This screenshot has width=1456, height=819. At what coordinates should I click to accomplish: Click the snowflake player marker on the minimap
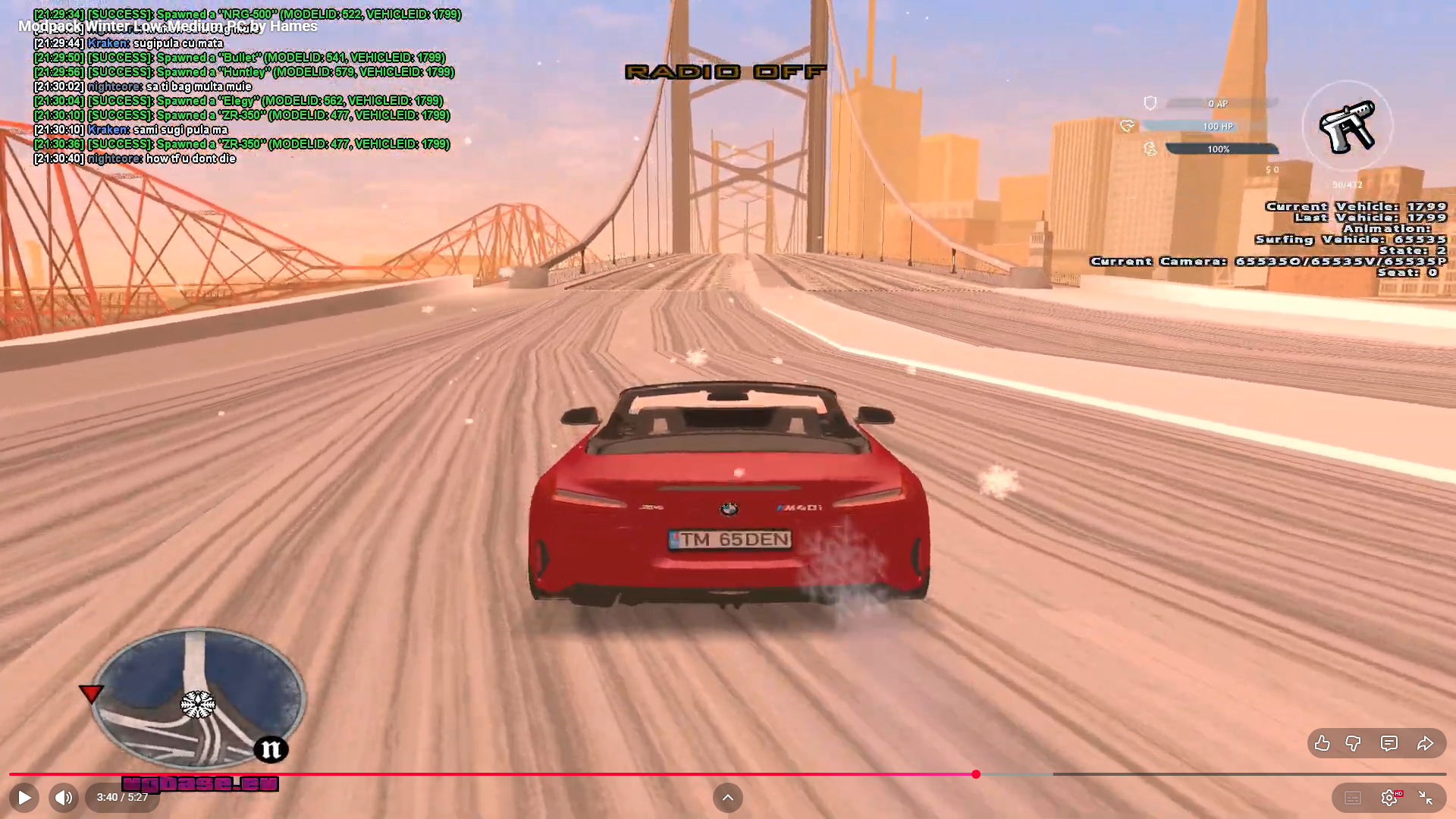pos(197,704)
